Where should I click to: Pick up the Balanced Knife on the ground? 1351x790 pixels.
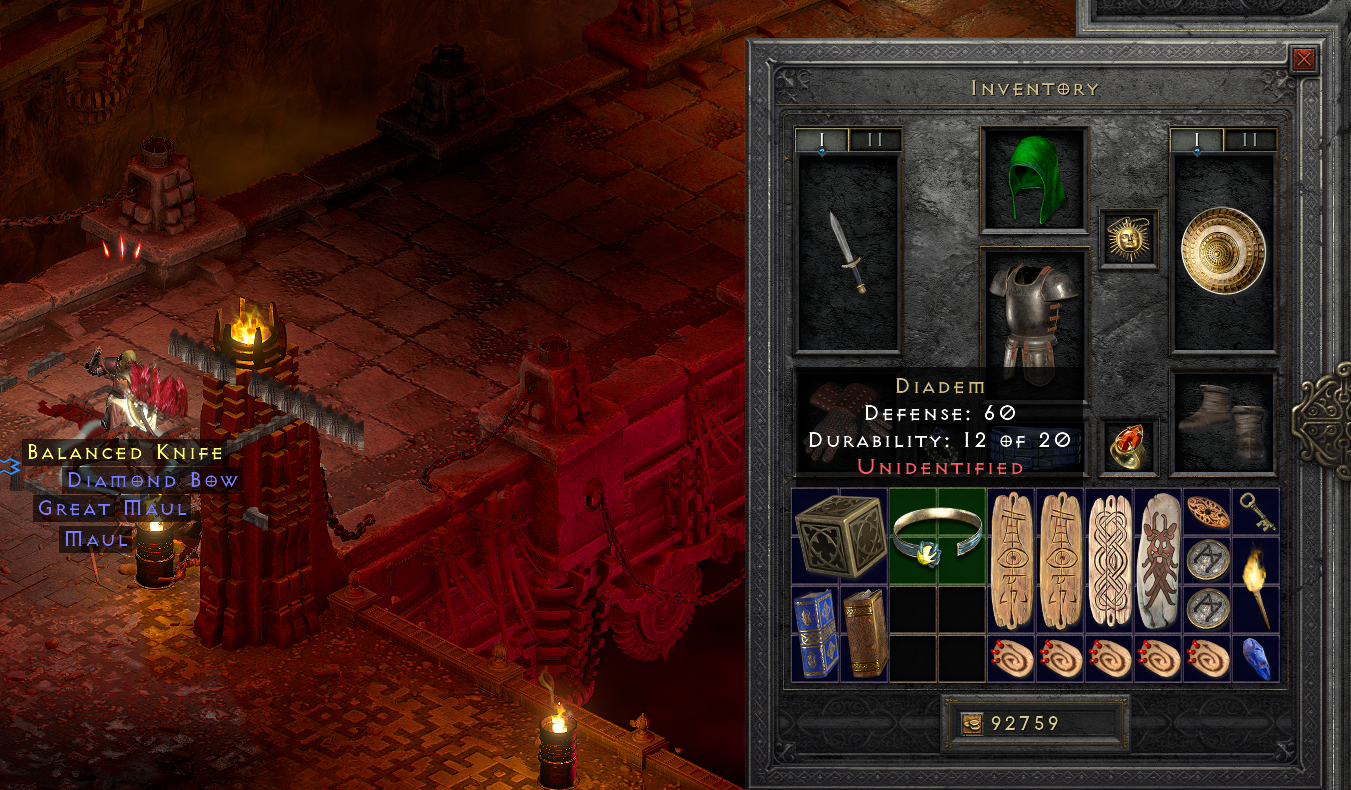coord(123,452)
